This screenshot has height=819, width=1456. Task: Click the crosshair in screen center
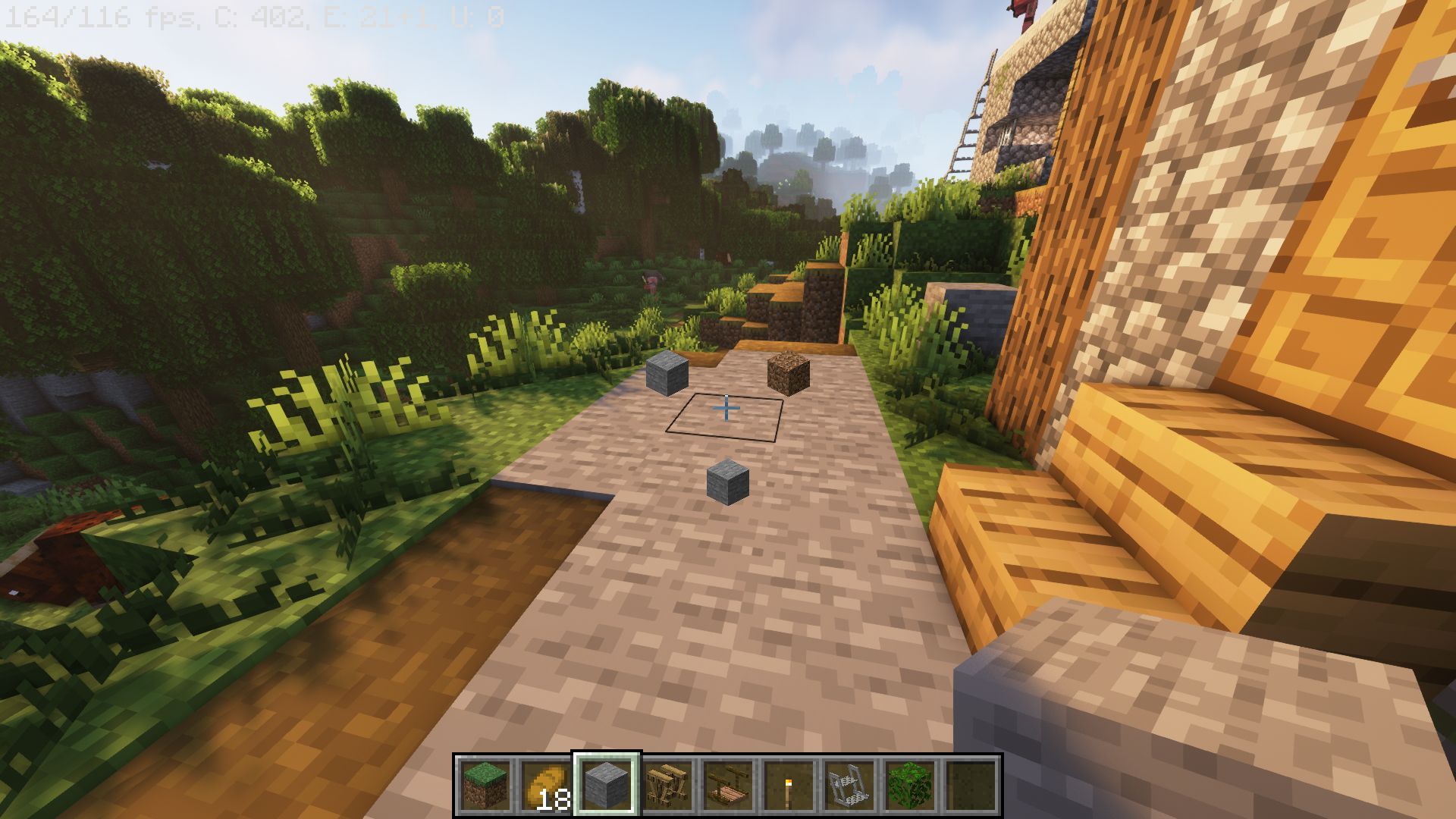726,409
